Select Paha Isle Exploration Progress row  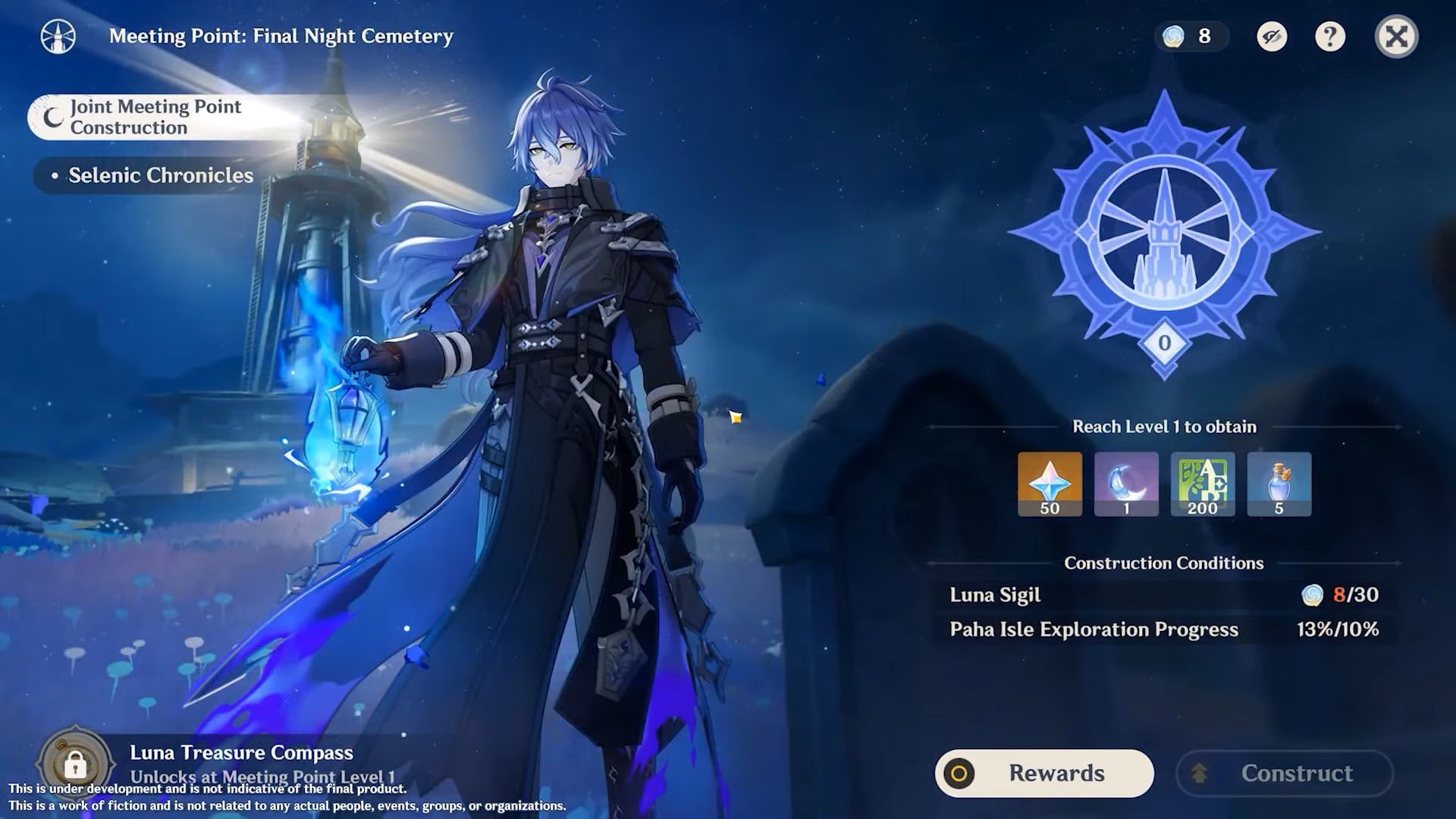click(1164, 629)
